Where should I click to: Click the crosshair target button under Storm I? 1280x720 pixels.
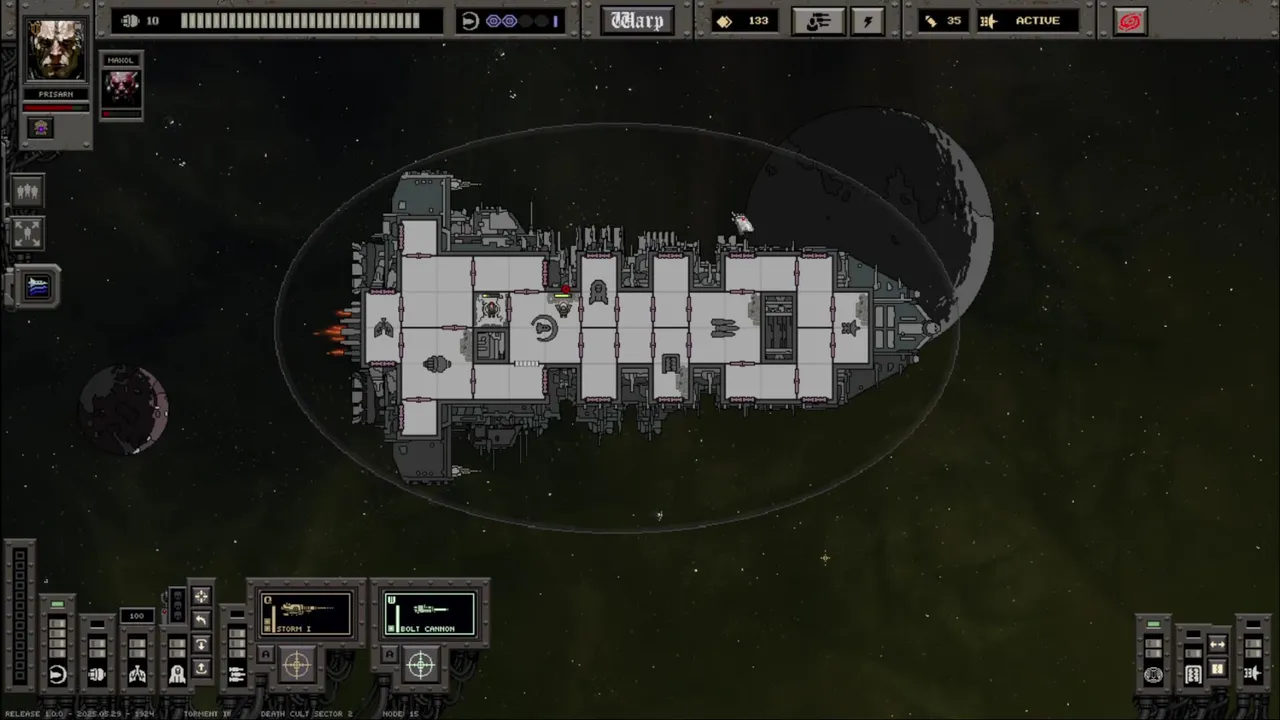pyautogui.click(x=297, y=663)
